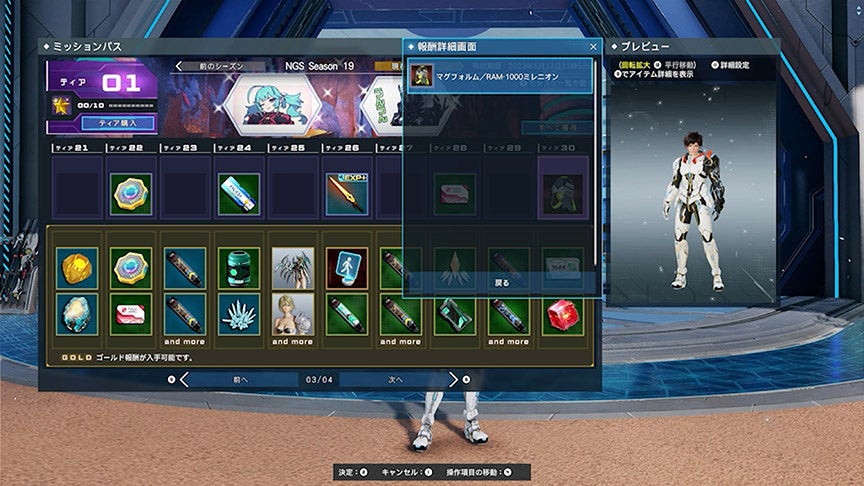864x486 pixels.
Task: Select the tier 22 hexagonal badge reward
Action: 131,195
